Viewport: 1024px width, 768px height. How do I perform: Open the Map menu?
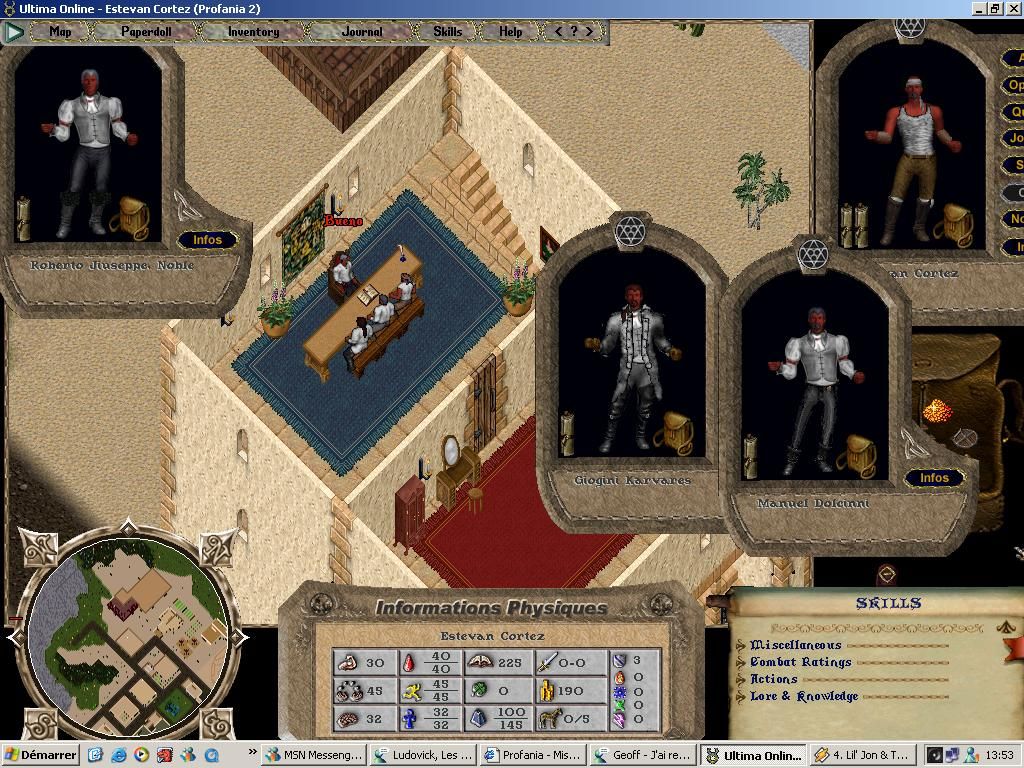(60, 31)
